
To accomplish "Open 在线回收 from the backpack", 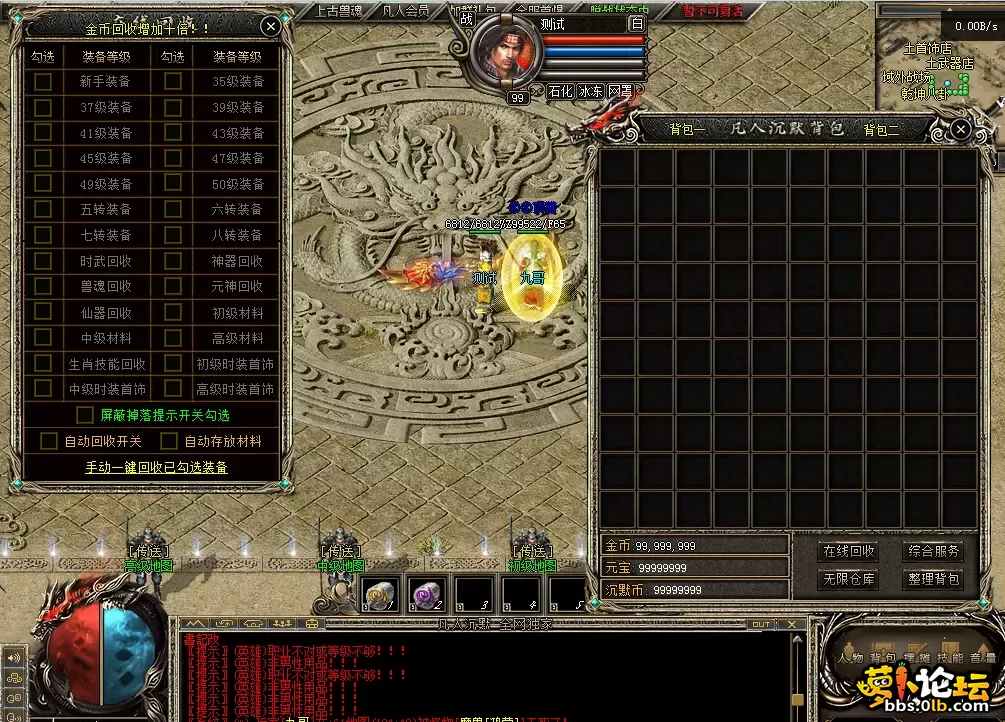I will pyautogui.click(x=849, y=551).
